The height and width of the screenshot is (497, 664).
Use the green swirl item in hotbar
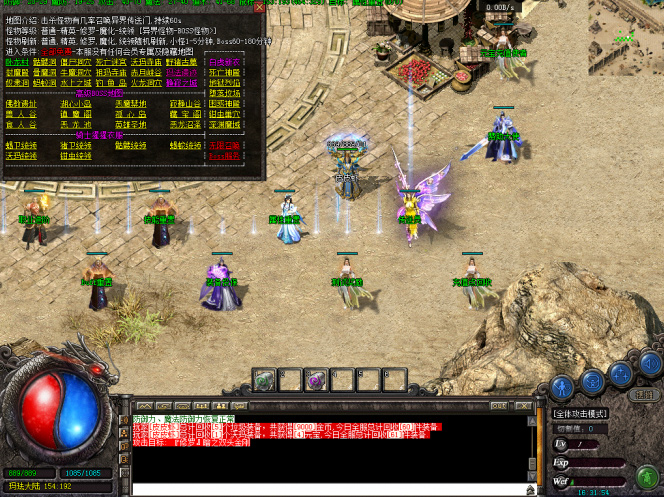pyautogui.click(x=264, y=380)
